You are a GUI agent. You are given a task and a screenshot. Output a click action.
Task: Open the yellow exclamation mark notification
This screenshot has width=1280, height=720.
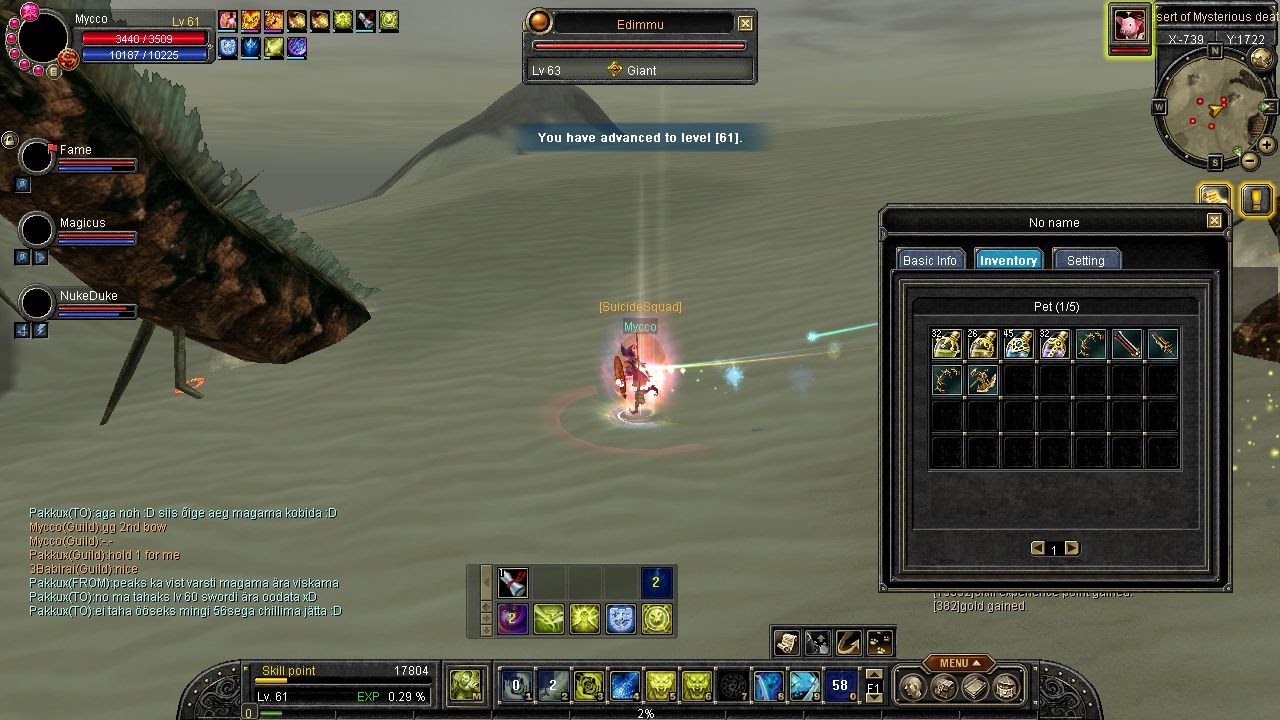[x=1256, y=199]
